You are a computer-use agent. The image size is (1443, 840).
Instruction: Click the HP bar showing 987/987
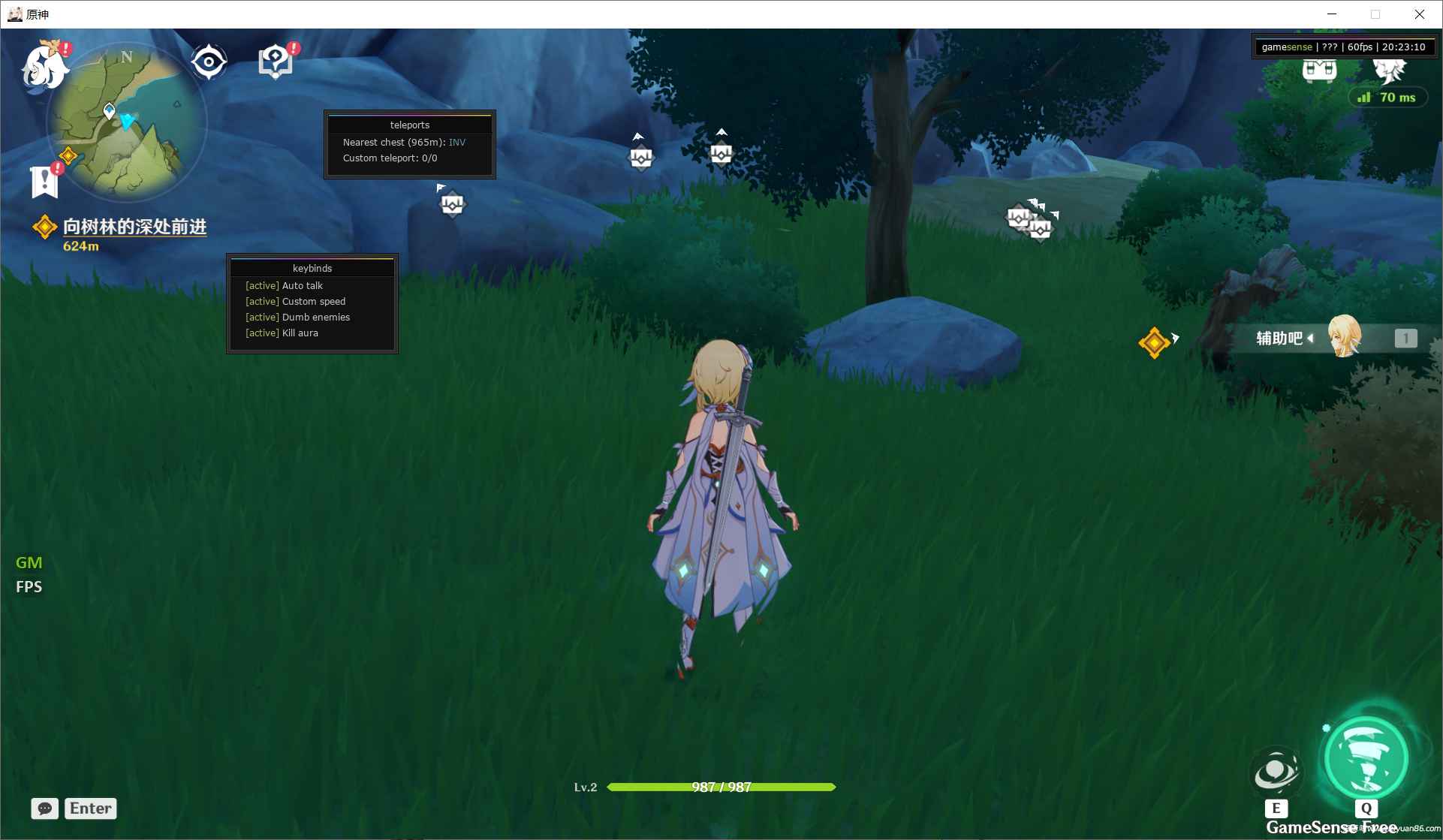coord(721,787)
